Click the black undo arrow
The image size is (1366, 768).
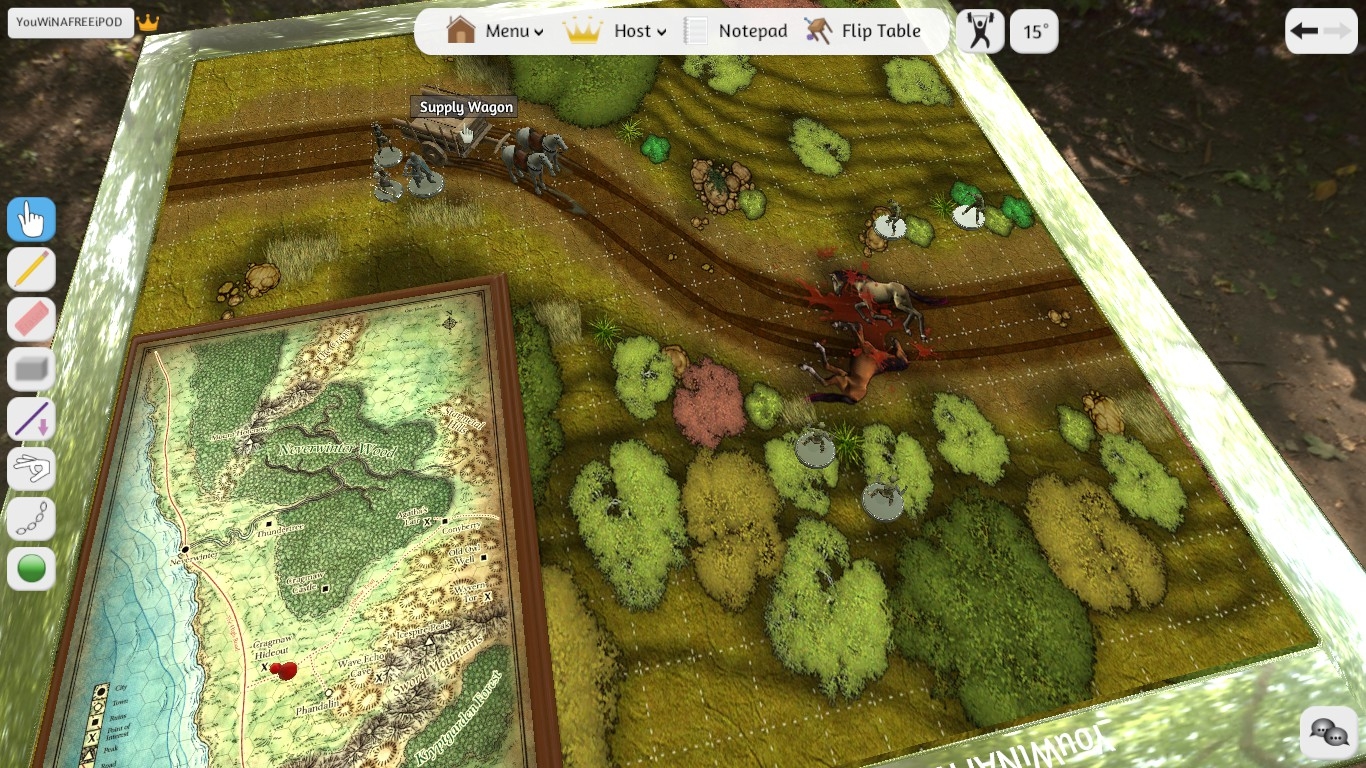click(x=1304, y=31)
